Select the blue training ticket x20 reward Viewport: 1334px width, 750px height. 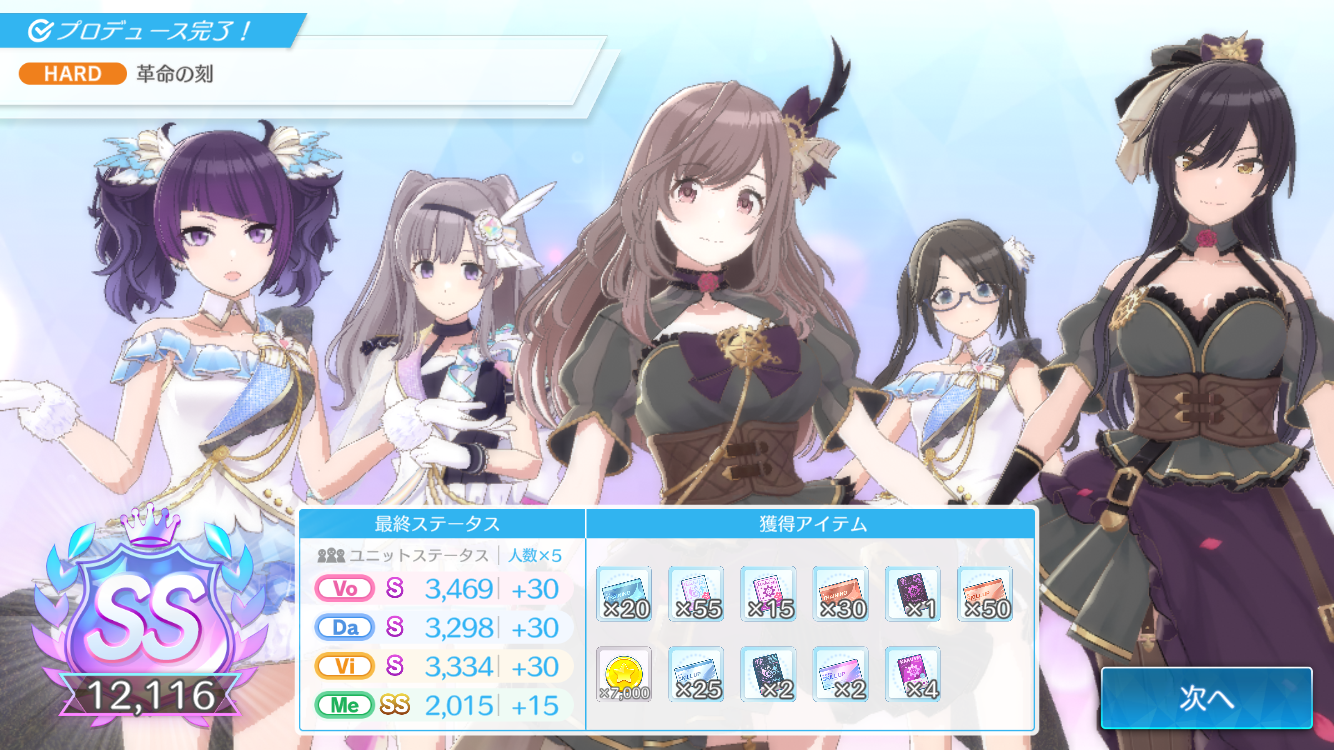[624, 594]
